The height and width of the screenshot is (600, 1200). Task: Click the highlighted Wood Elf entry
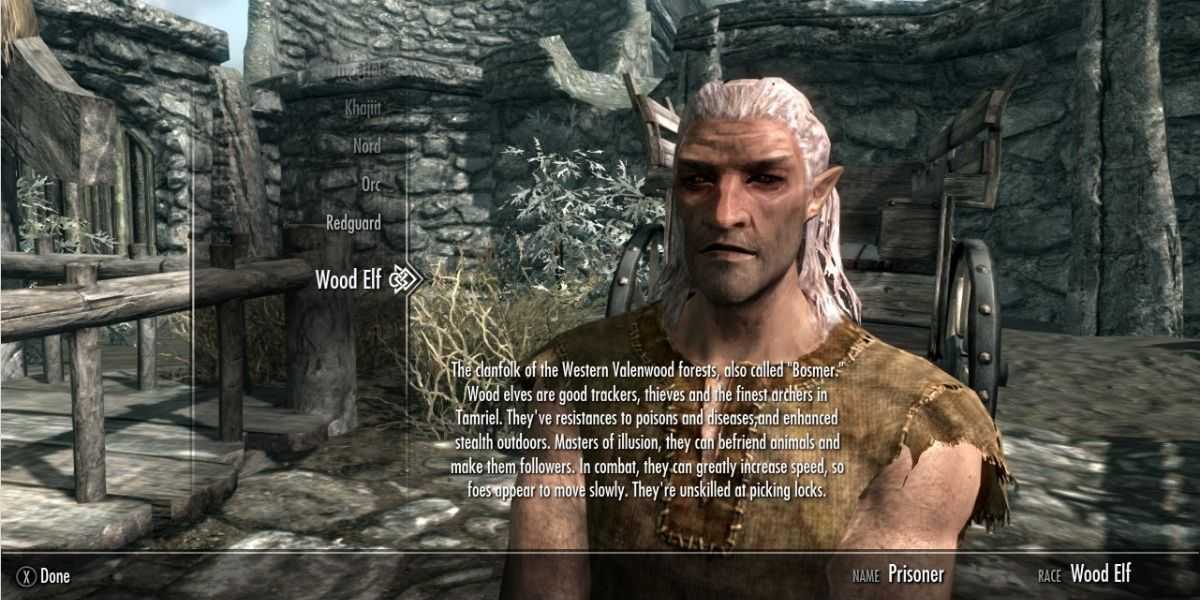(350, 279)
